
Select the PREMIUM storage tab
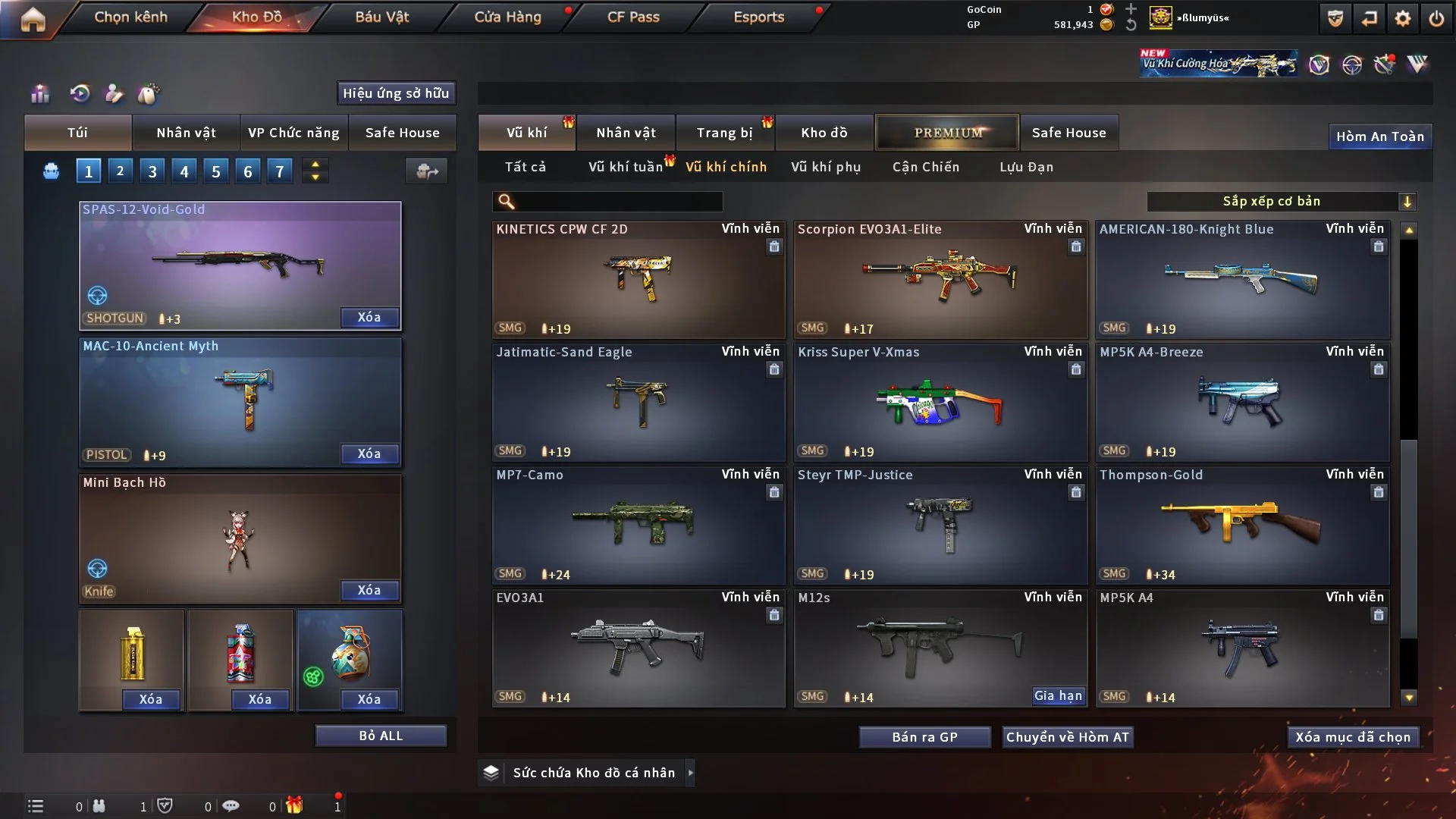point(947,133)
